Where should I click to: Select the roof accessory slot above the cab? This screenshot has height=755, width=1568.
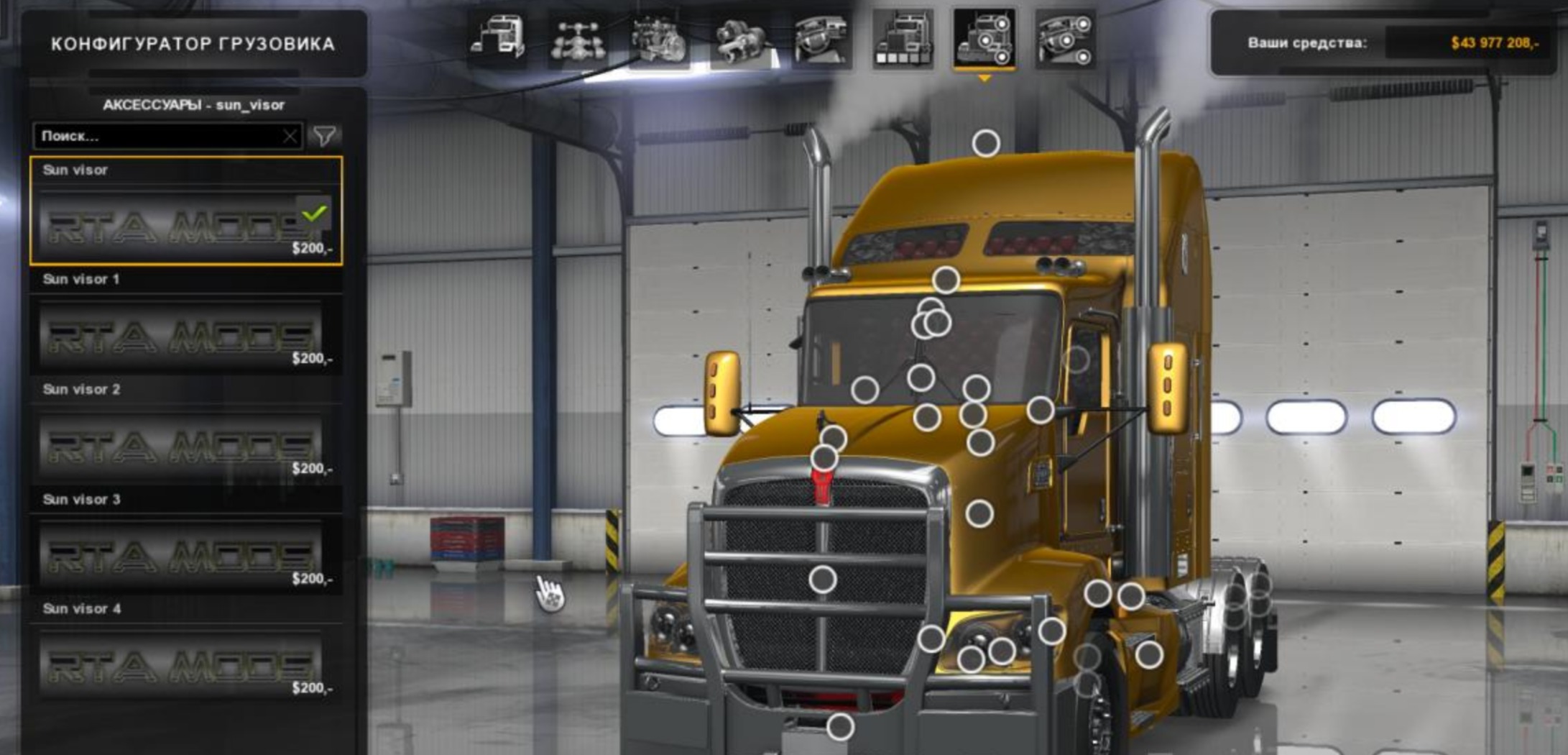986,143
